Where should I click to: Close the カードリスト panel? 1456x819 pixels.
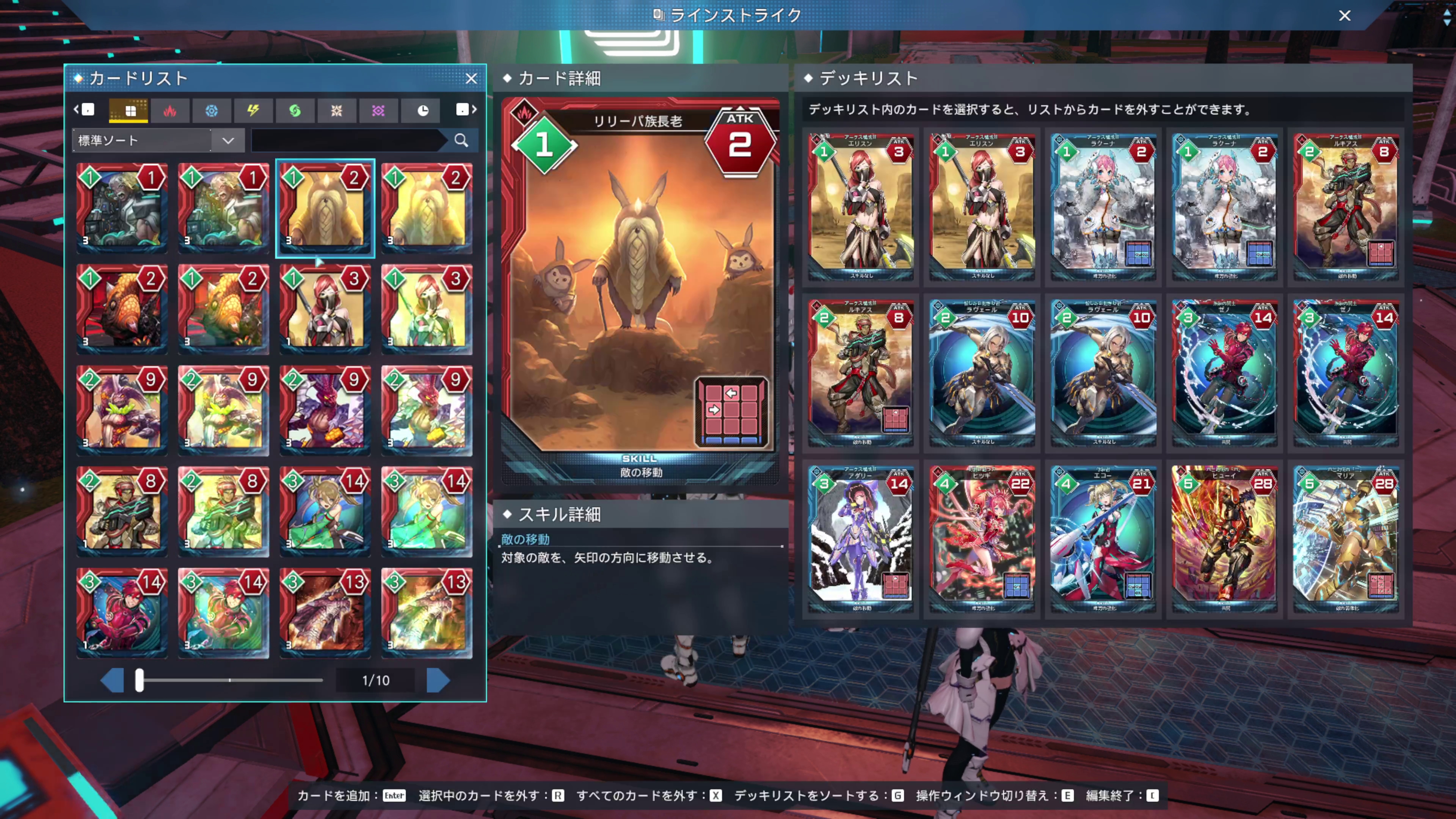pyautogui.click(x=471, y=78)
